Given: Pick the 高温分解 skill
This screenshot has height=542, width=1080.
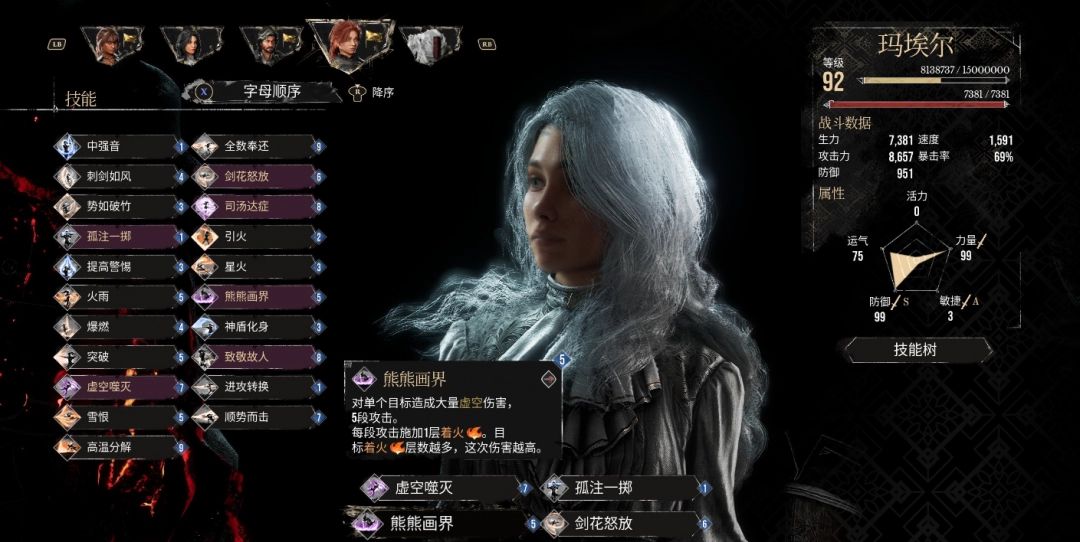Looking at the screenshot, I should (119, 446).
